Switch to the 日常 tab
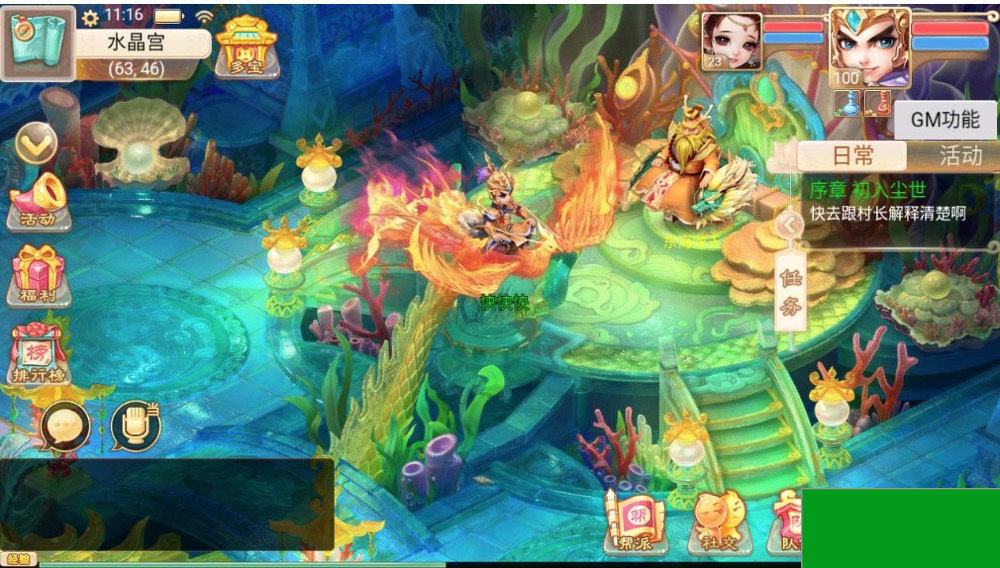Screen dimensions: 1000x568 853,155
